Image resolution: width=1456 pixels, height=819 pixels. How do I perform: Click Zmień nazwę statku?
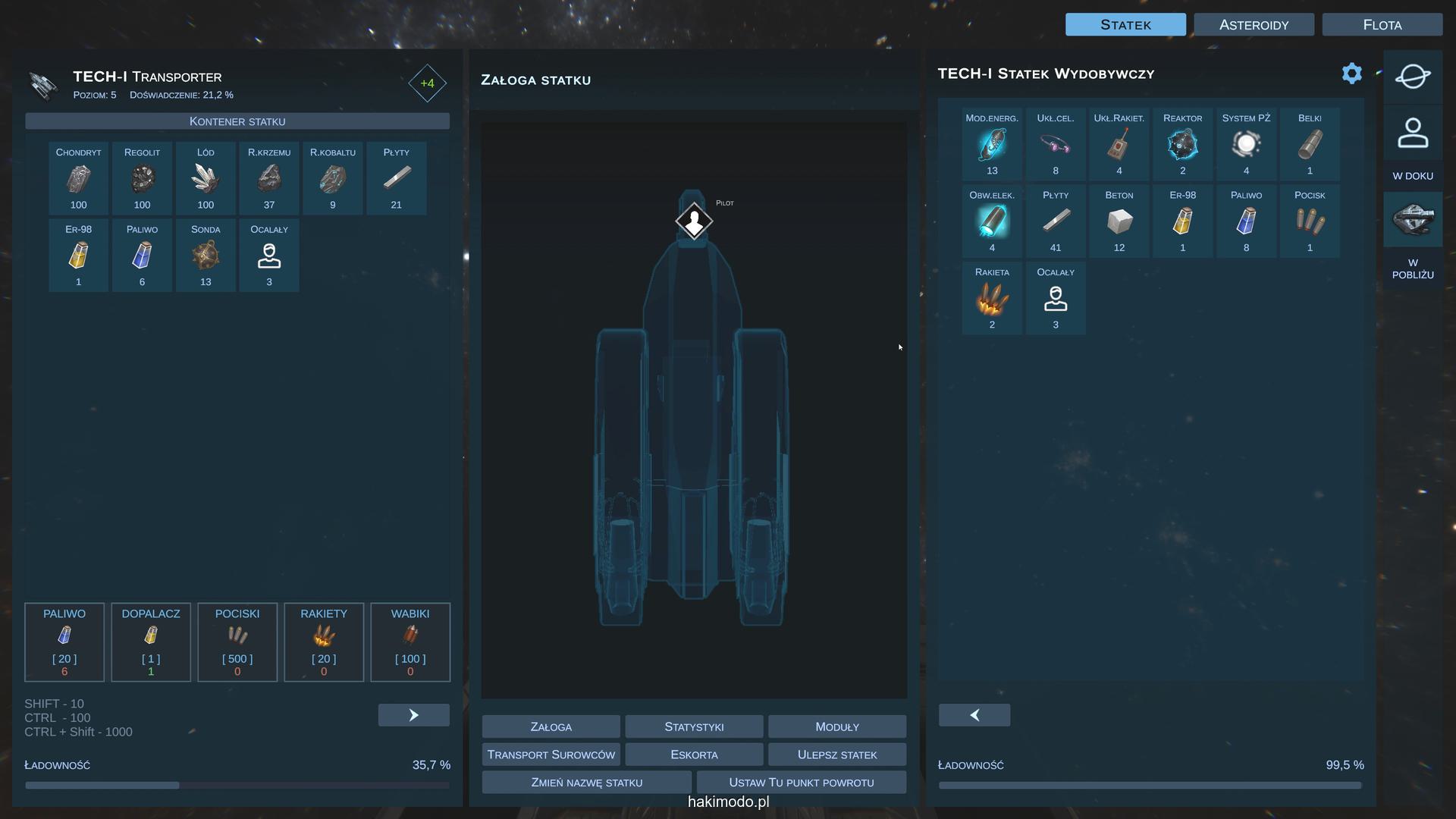coord(586,783)
